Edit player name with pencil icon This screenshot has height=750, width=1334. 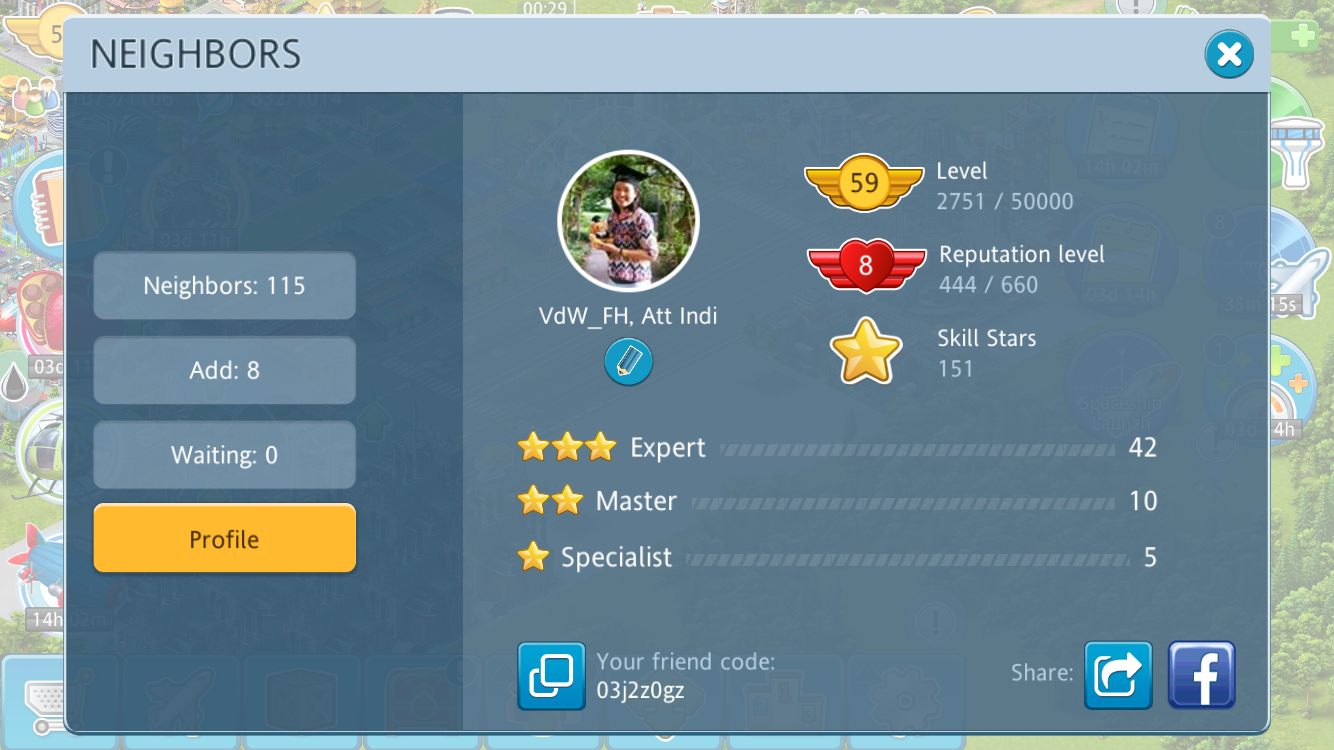(628, 362)
